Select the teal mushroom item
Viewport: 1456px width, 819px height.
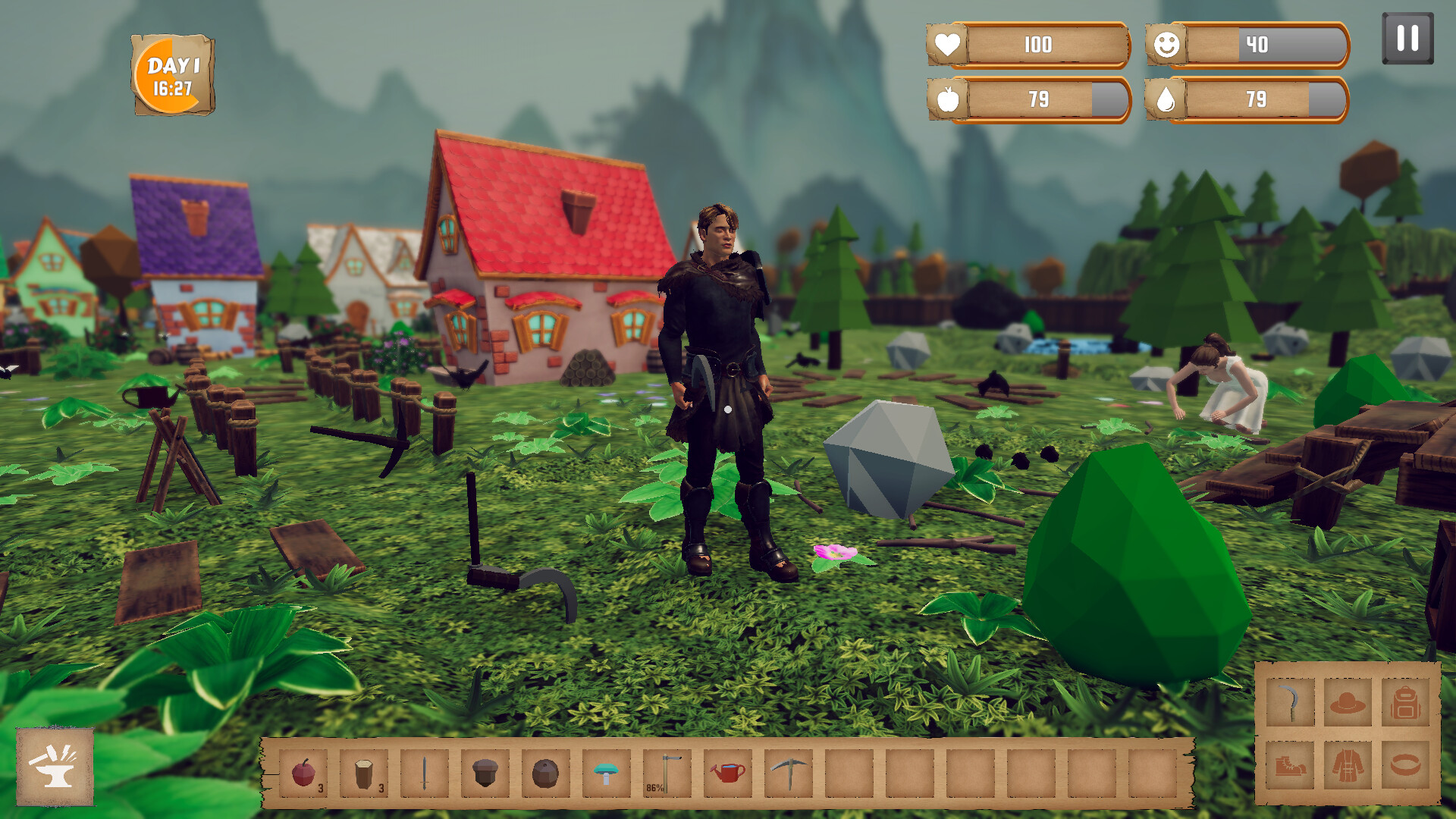click(606, 773)
